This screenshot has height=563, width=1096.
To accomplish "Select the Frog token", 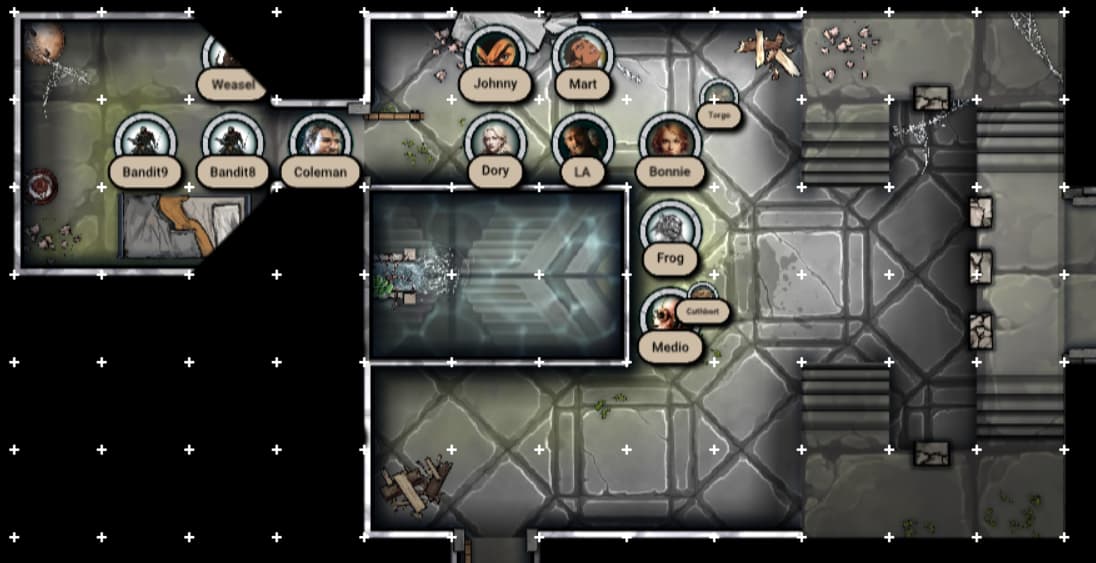I will (x=669, y=229).
